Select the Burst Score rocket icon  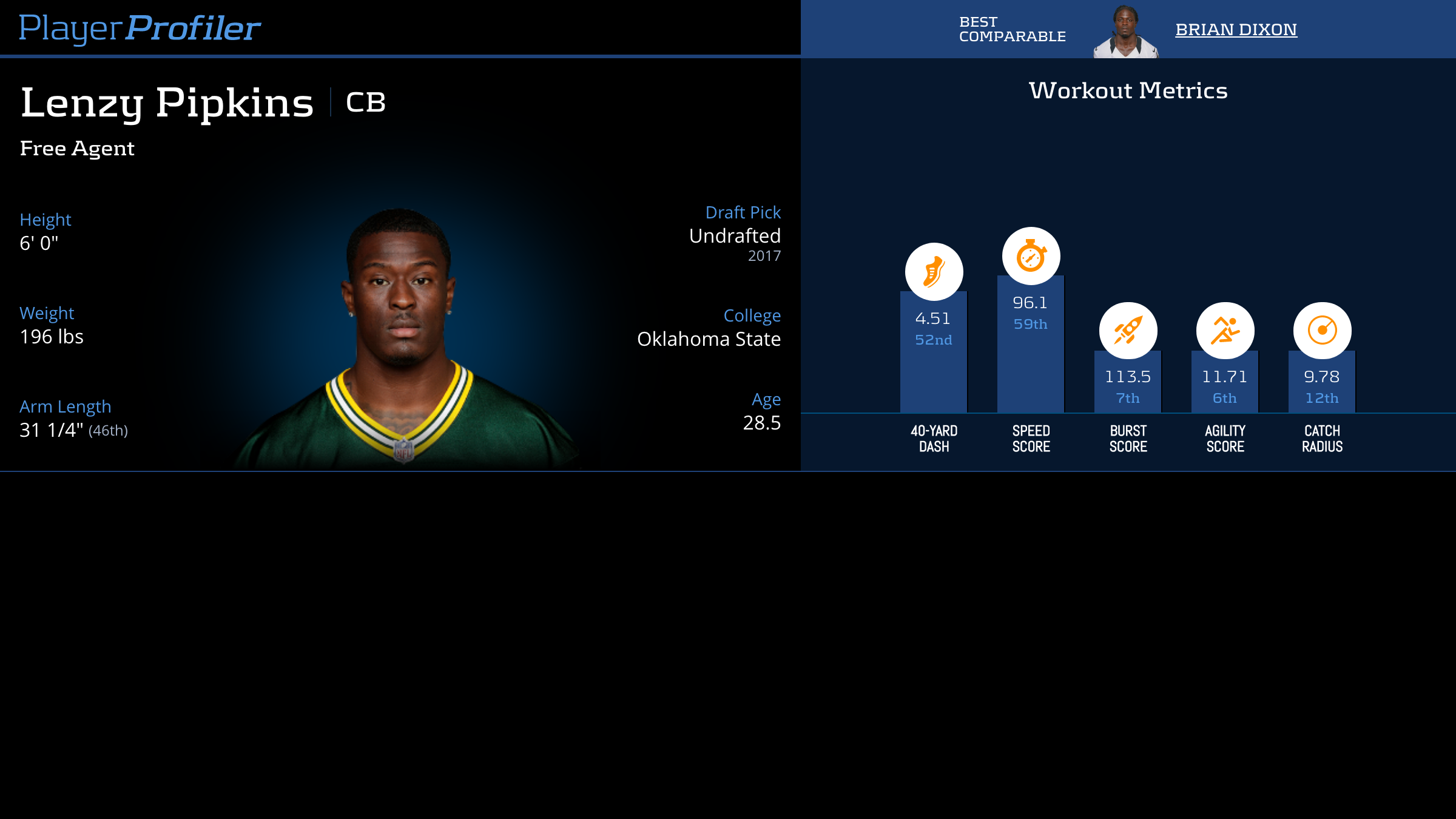coord(1128,331)
